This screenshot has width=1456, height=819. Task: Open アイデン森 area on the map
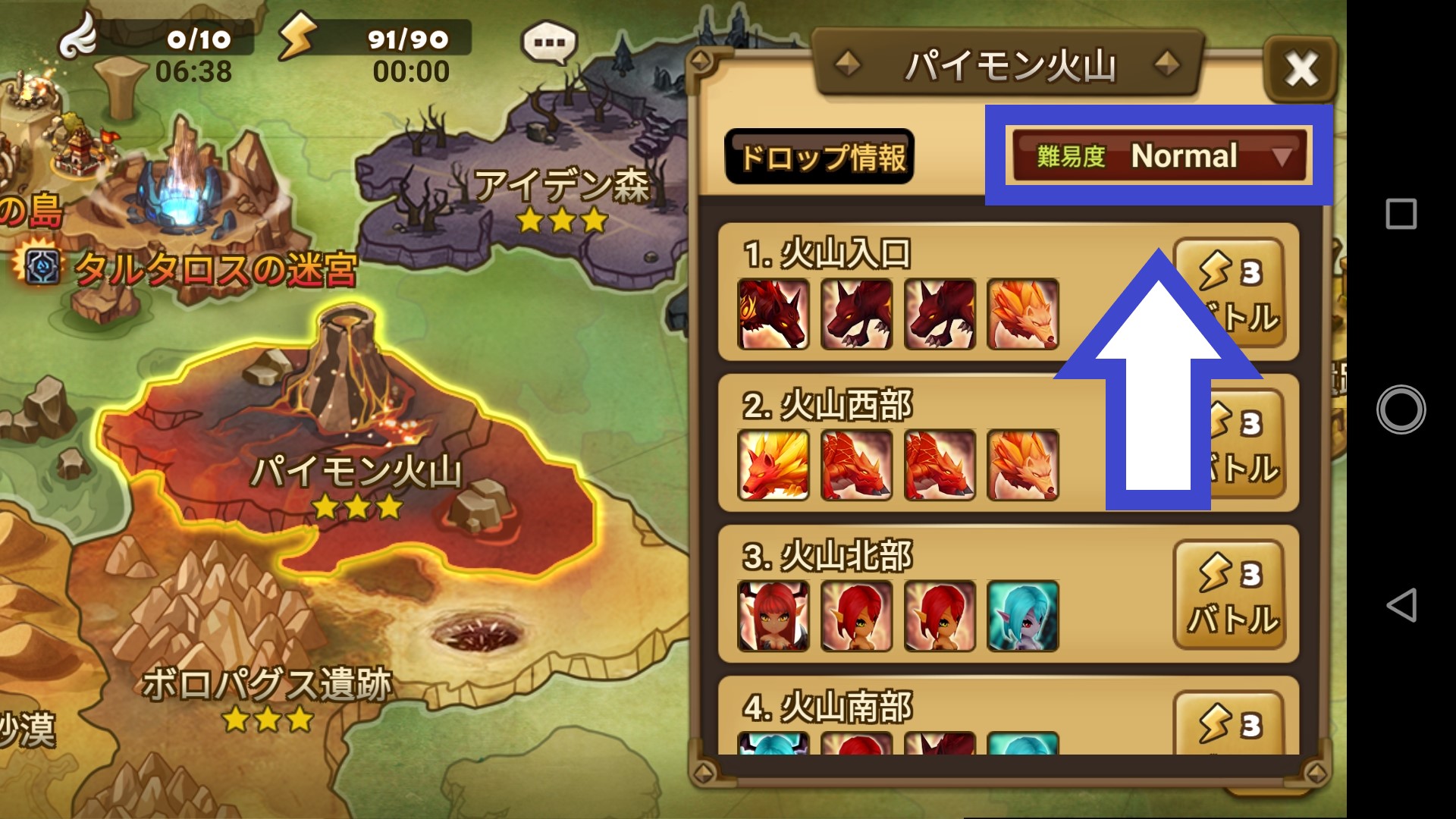tap(565, 186)
